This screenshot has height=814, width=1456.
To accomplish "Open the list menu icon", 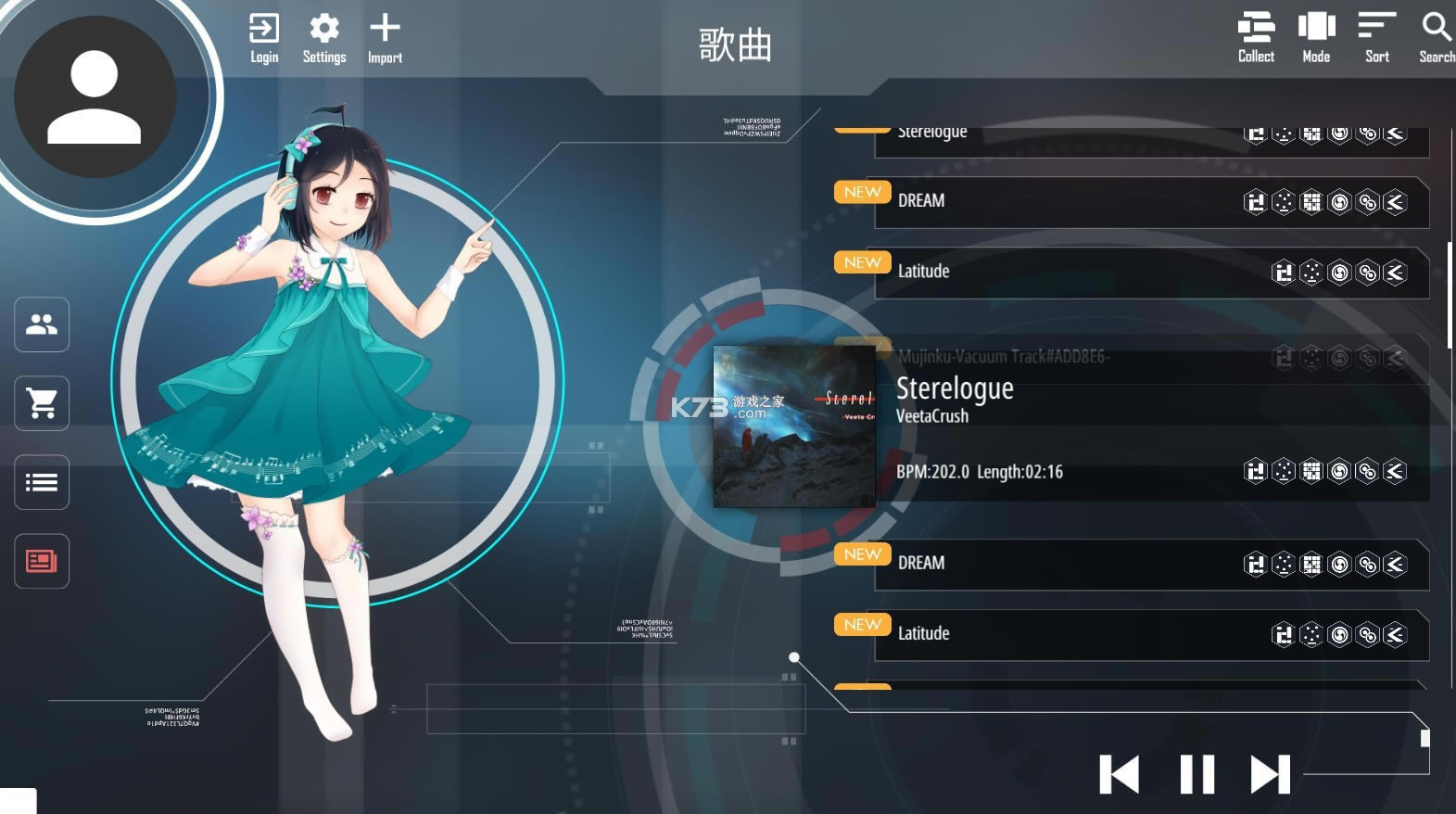I will (x=42, y=482).
